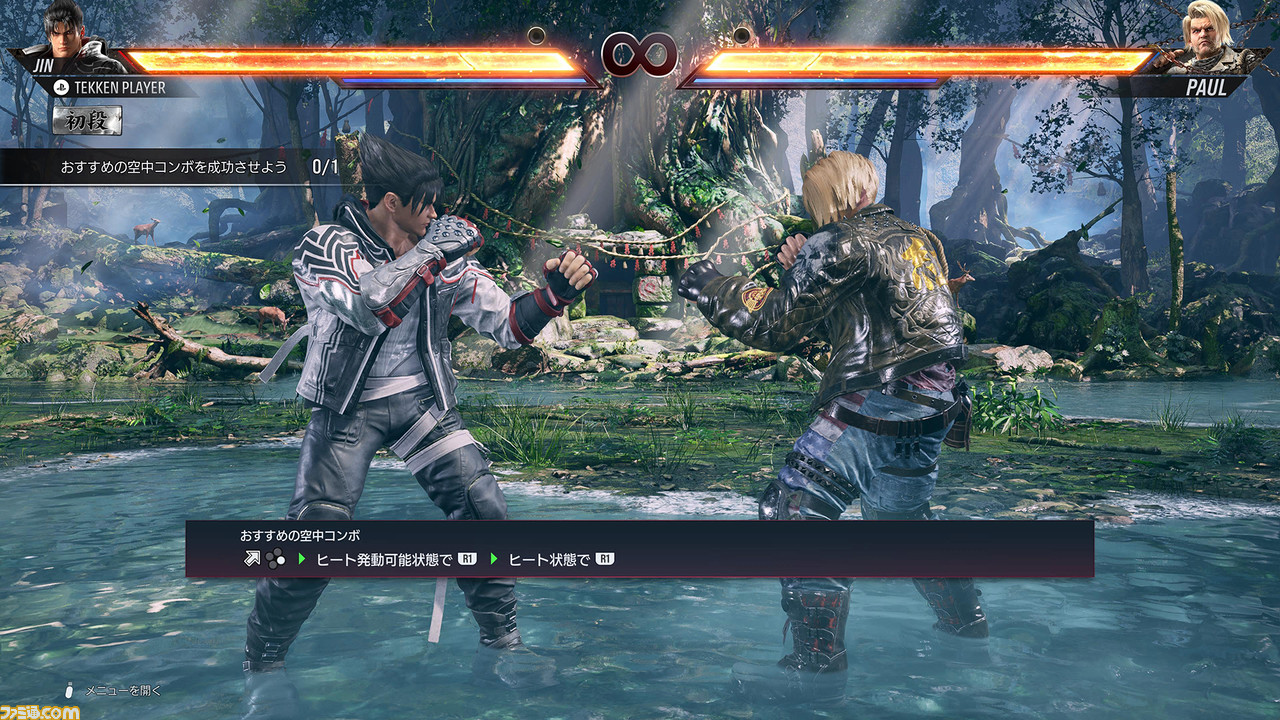Open the aerial combo objective tracker
1280x720 pixels.
tap(190, 167)
